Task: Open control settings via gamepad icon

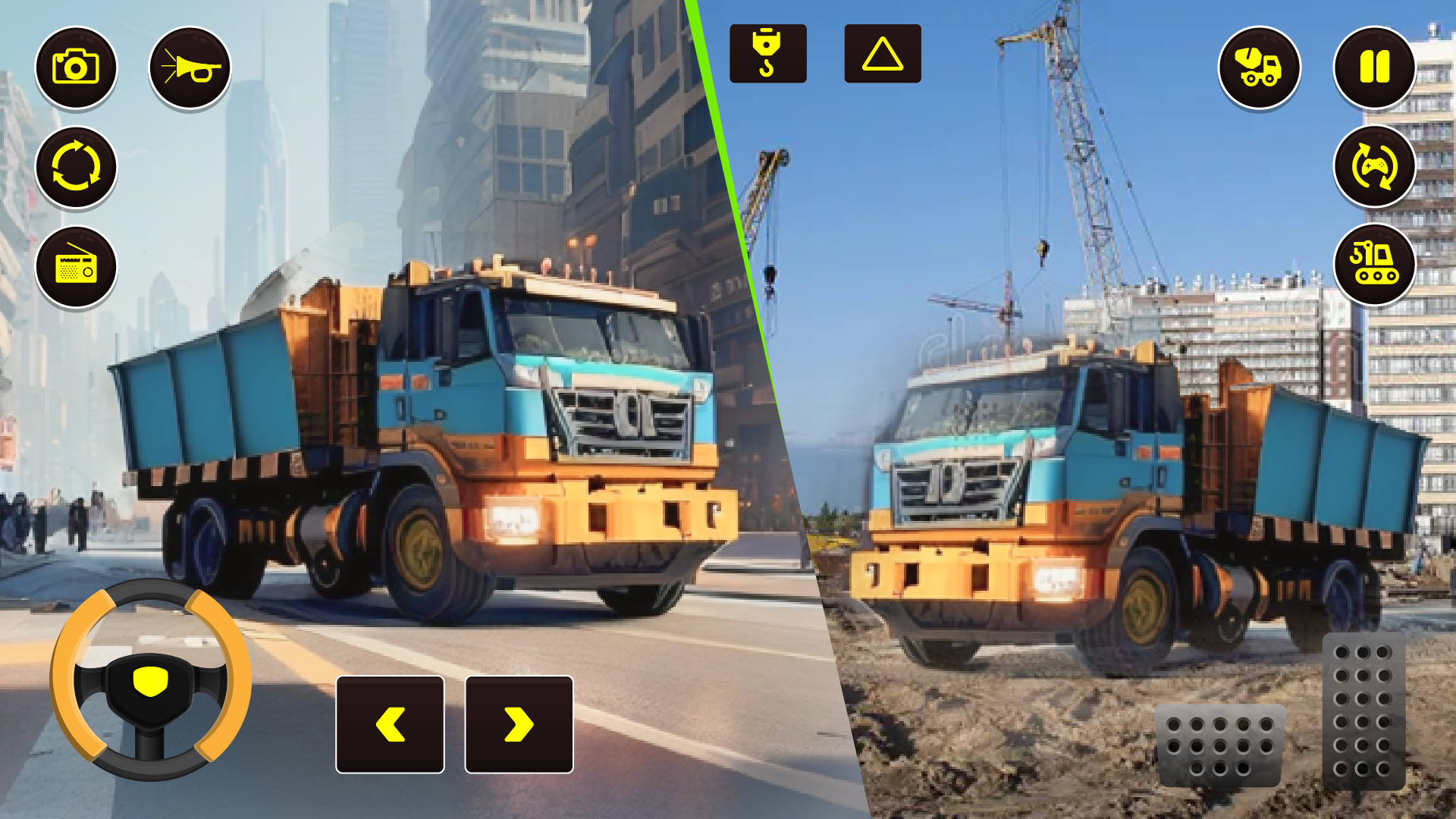Action: pyautogui.click(x=1375, y=168)
